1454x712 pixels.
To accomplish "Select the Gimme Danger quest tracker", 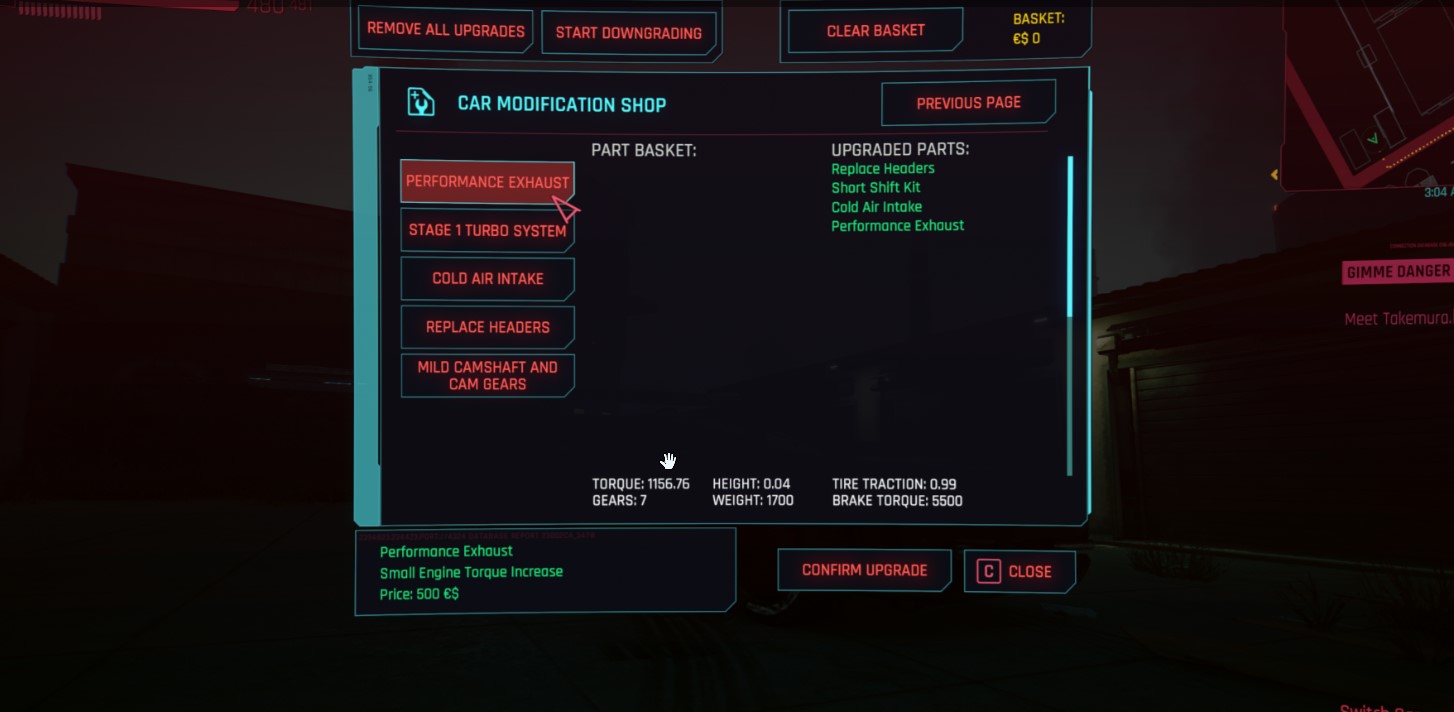I will click(1397, 272).
